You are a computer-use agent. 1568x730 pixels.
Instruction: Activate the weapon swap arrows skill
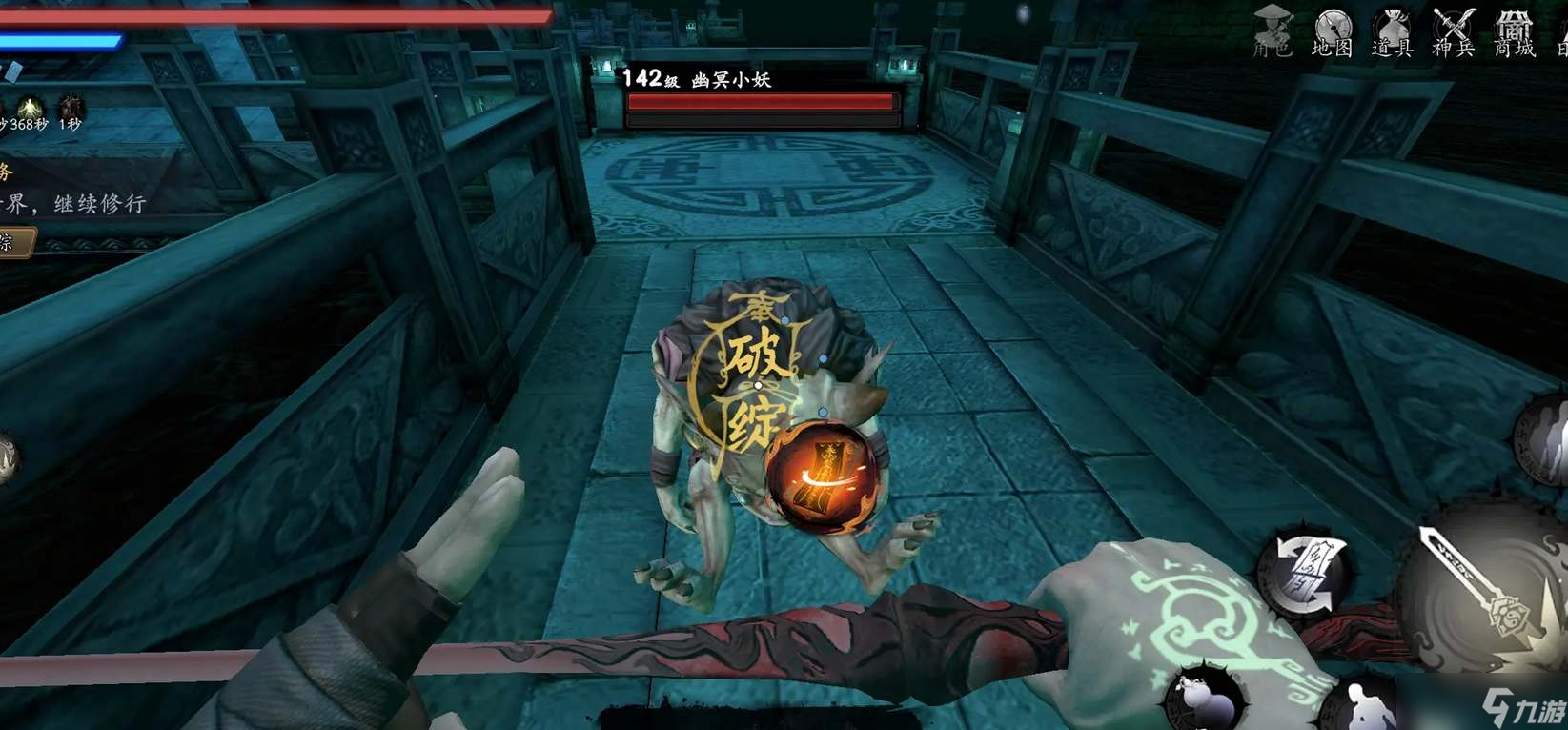(x=1302, y=573)
